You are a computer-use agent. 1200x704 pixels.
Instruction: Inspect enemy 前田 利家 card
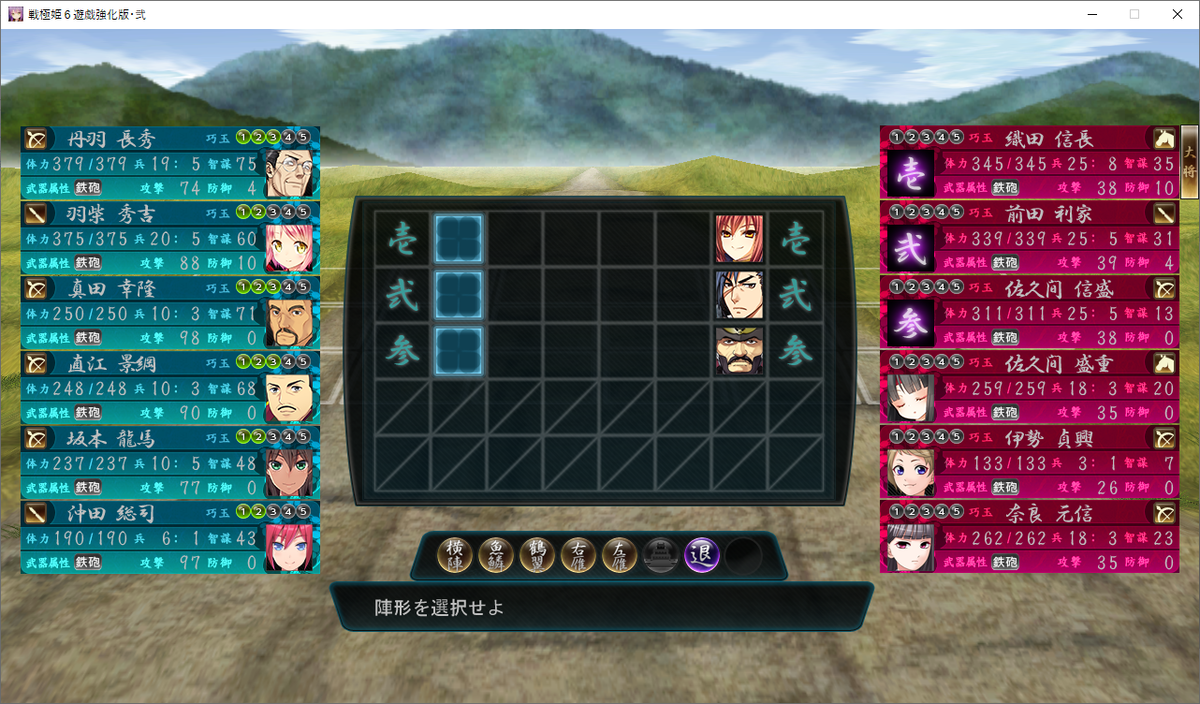pyautogui.click(x=1030, y=237)
